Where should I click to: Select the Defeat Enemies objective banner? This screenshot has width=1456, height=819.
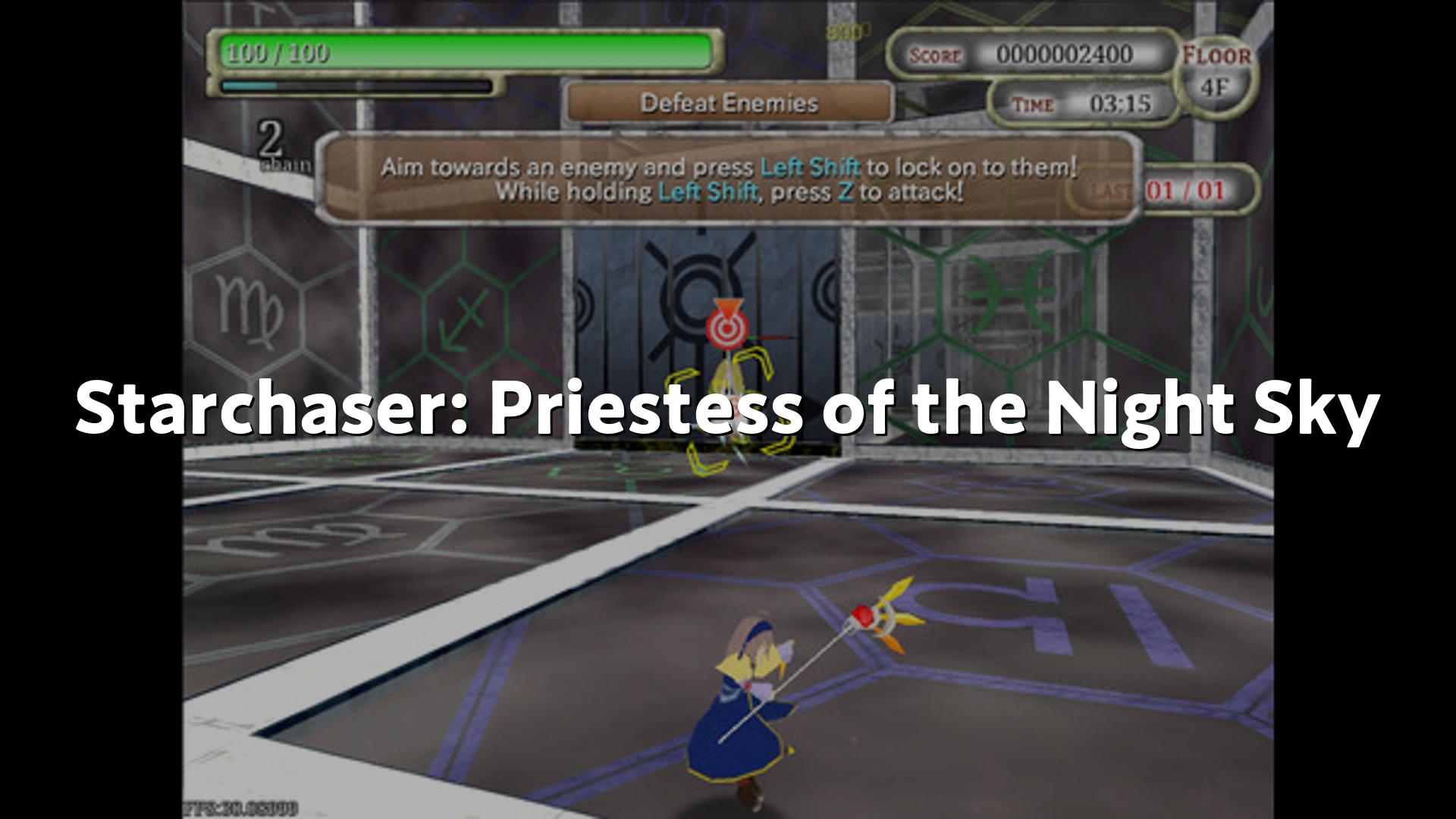729,102
